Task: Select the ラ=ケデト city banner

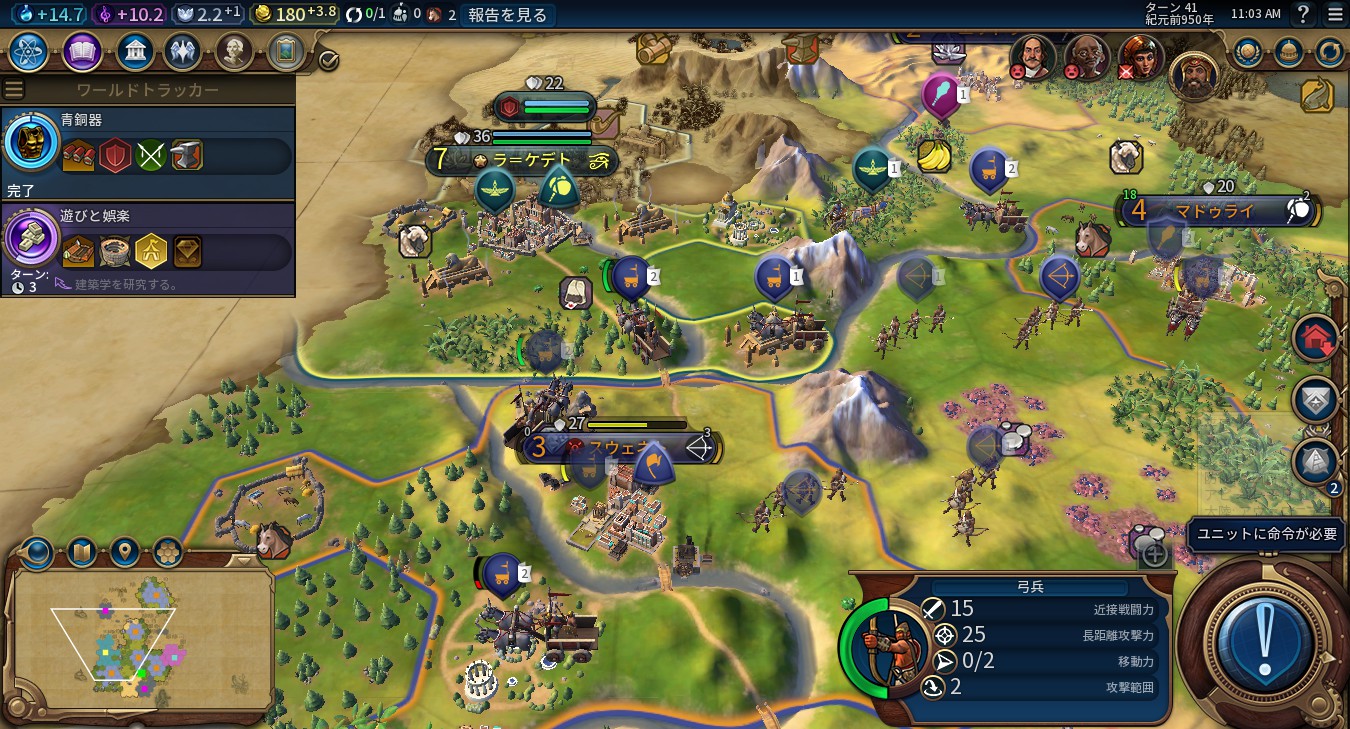Action: click(x=522, y=160)
